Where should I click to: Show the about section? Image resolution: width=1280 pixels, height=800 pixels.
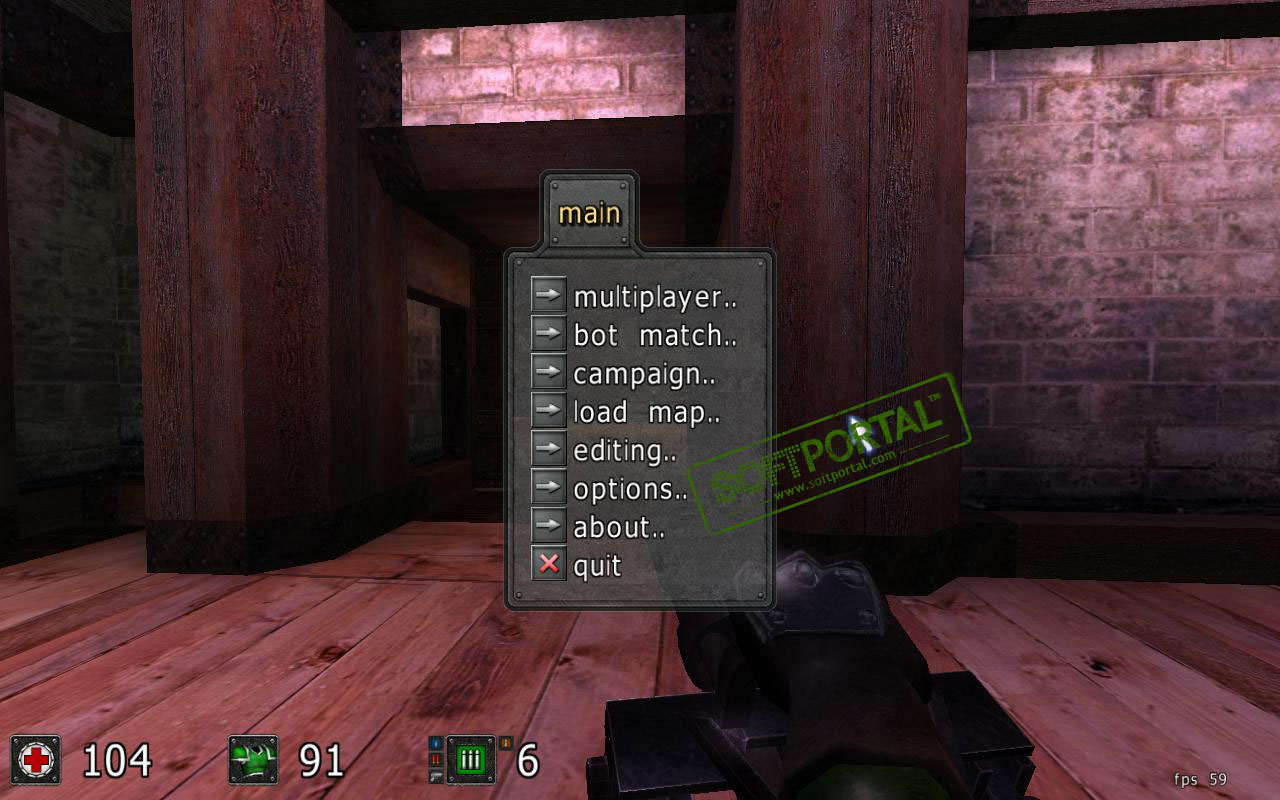[x=618, y=527]
